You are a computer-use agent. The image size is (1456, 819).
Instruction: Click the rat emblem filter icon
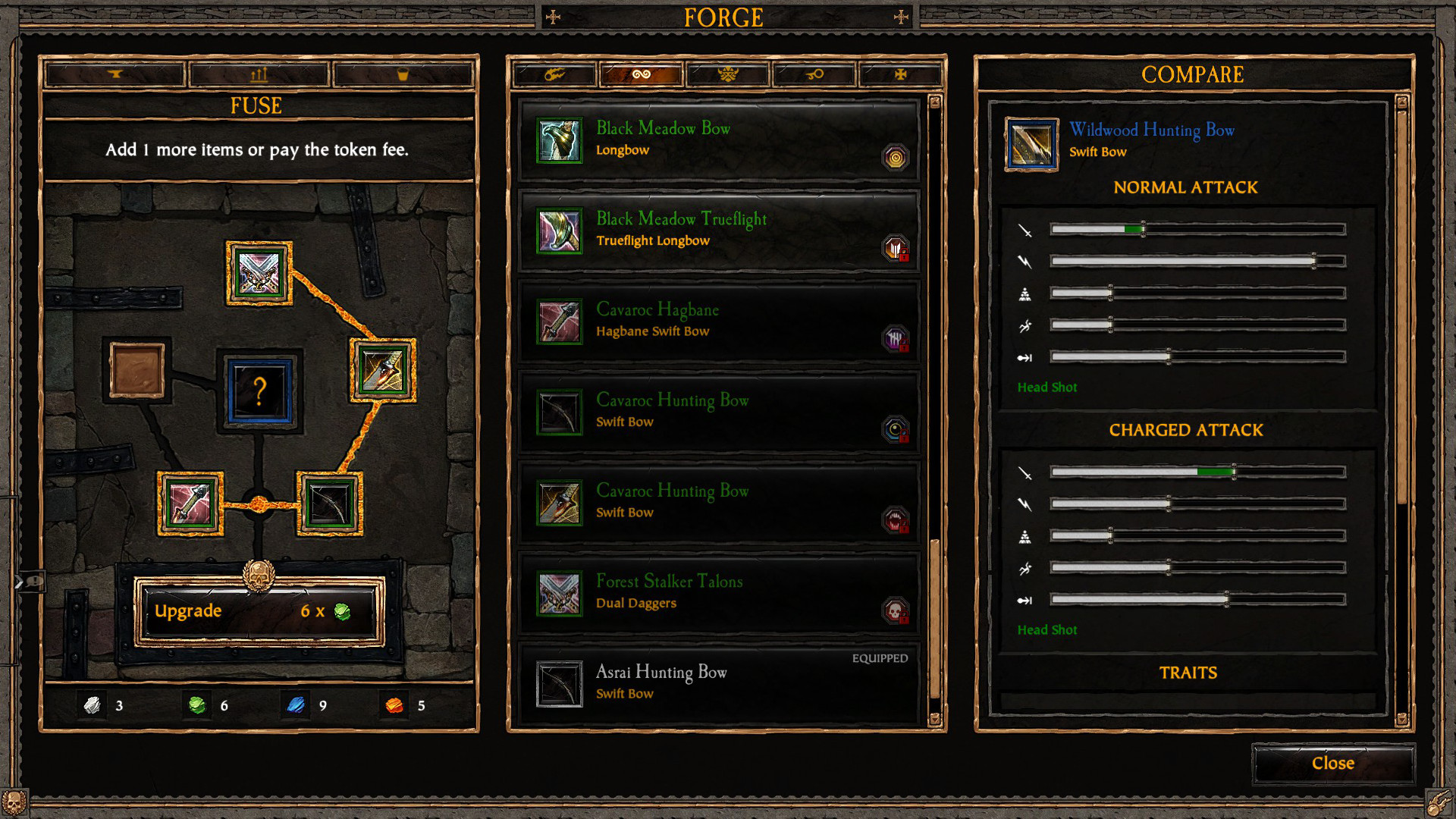(727, 74)
